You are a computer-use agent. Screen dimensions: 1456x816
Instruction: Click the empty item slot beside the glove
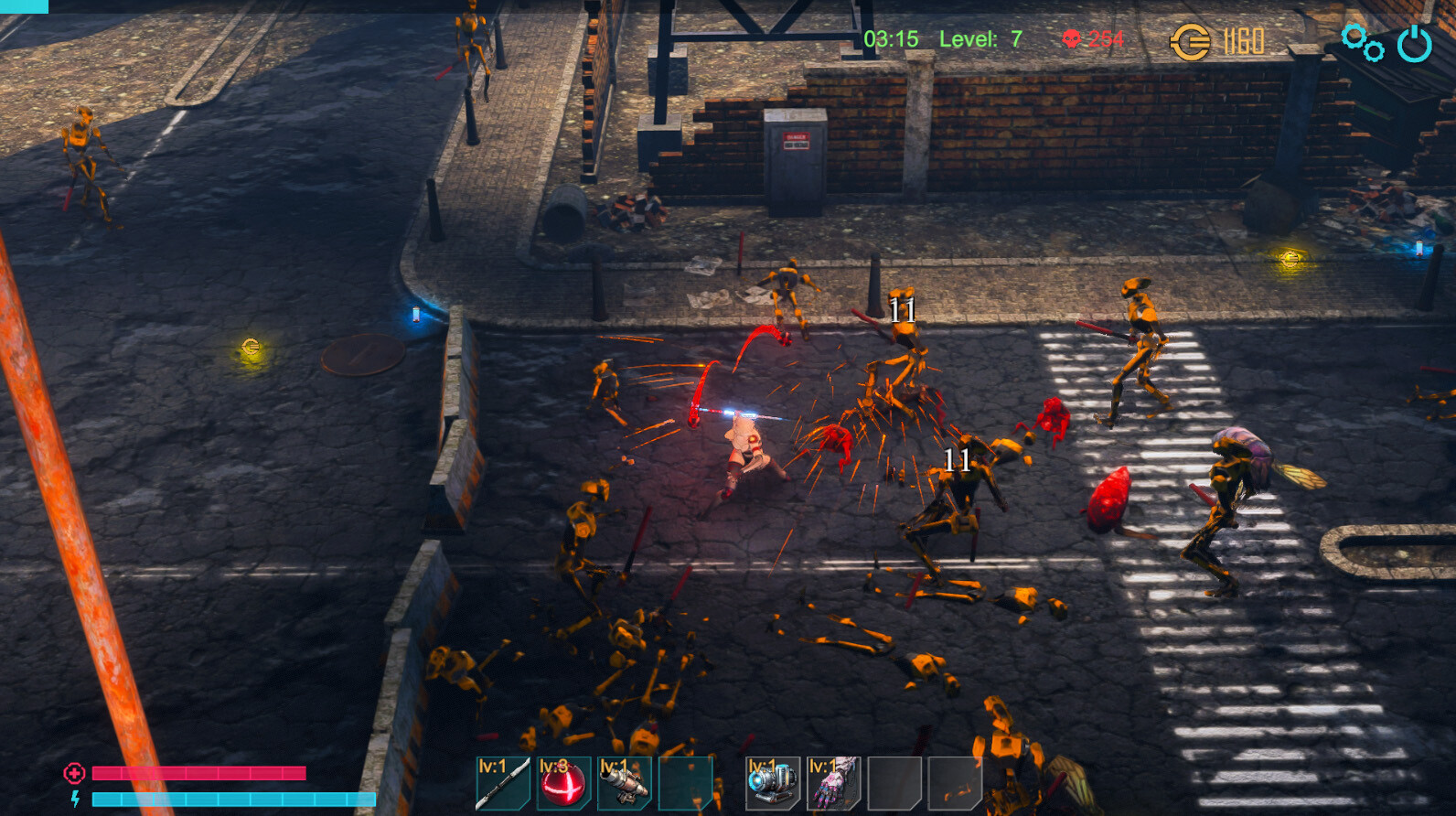click(x=894, y=784)
